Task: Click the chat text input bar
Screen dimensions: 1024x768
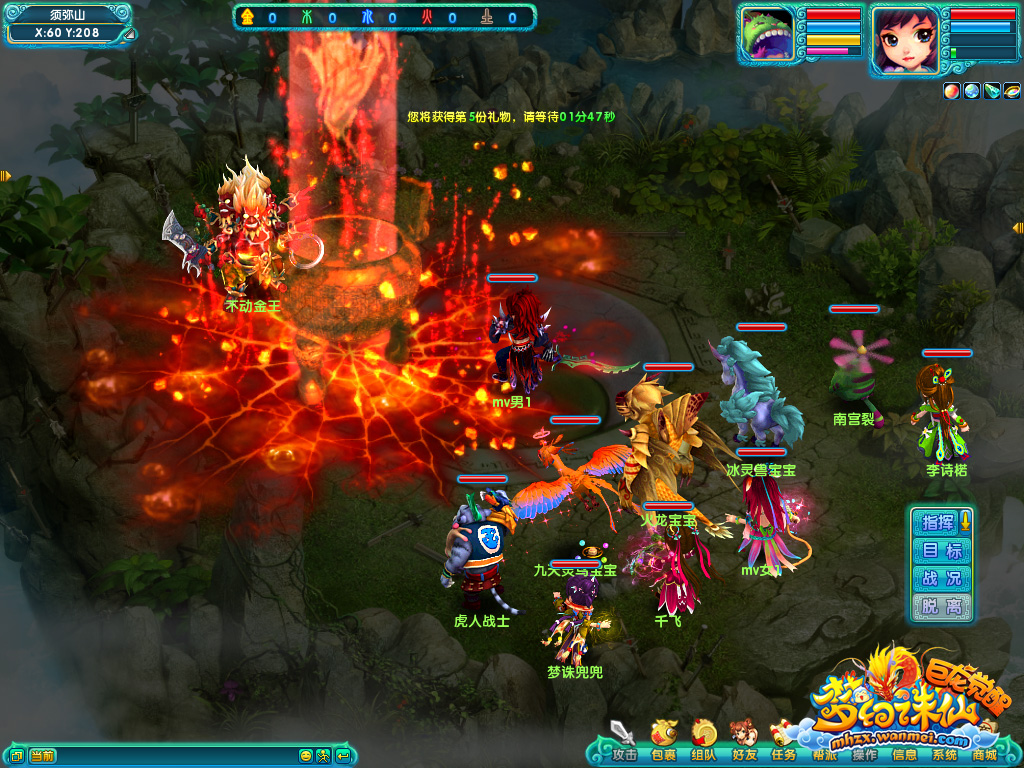Action: pyautogui.click(x=170, y=755)
